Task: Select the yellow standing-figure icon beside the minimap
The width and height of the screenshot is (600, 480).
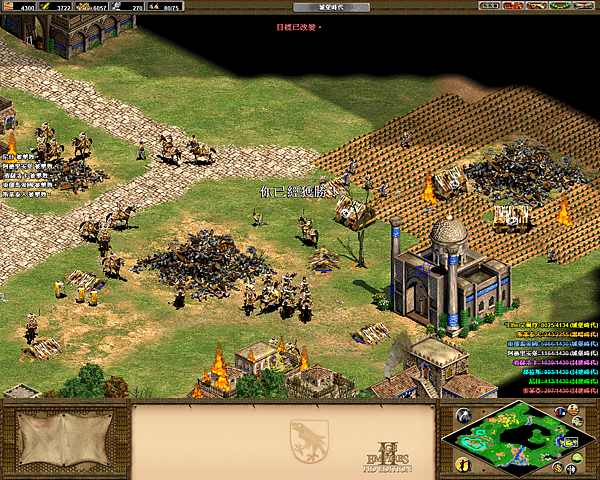Action: [463, 465]
